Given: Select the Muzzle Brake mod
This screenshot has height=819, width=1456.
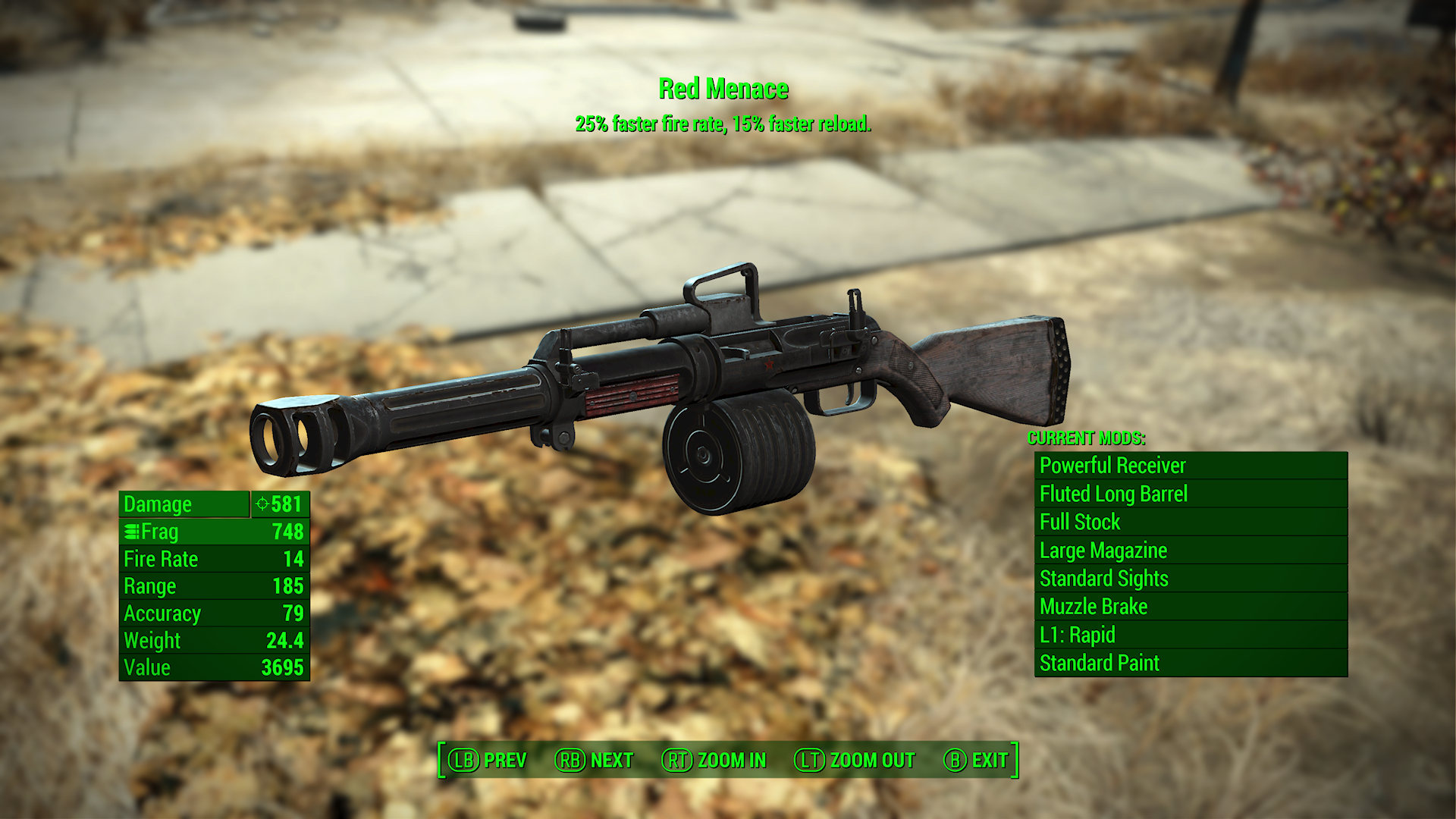Looking at the screenshot, I should [x=1191, y=607].
